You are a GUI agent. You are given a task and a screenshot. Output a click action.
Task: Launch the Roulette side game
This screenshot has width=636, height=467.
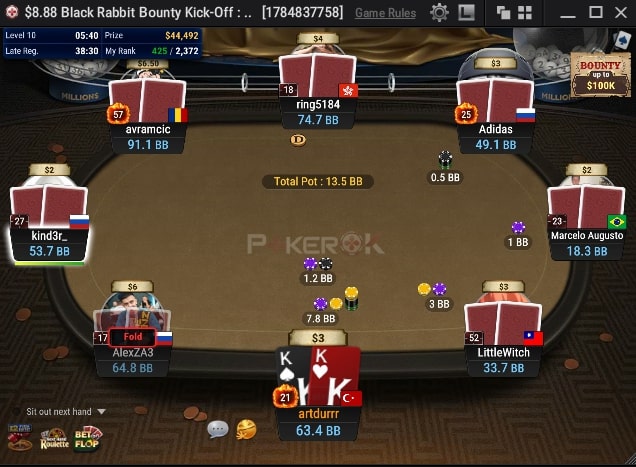(x=54, y=437)
